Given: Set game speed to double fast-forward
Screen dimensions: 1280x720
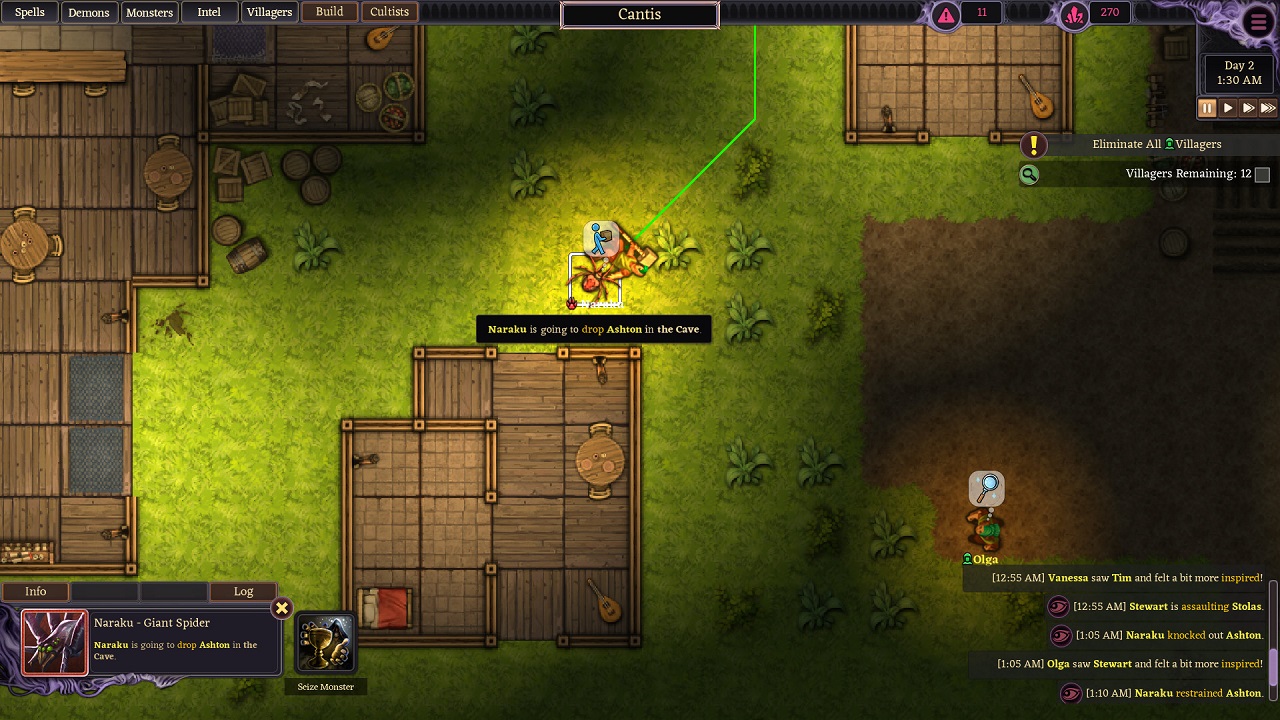Looking at the screenshot, I should point(1248,108).
